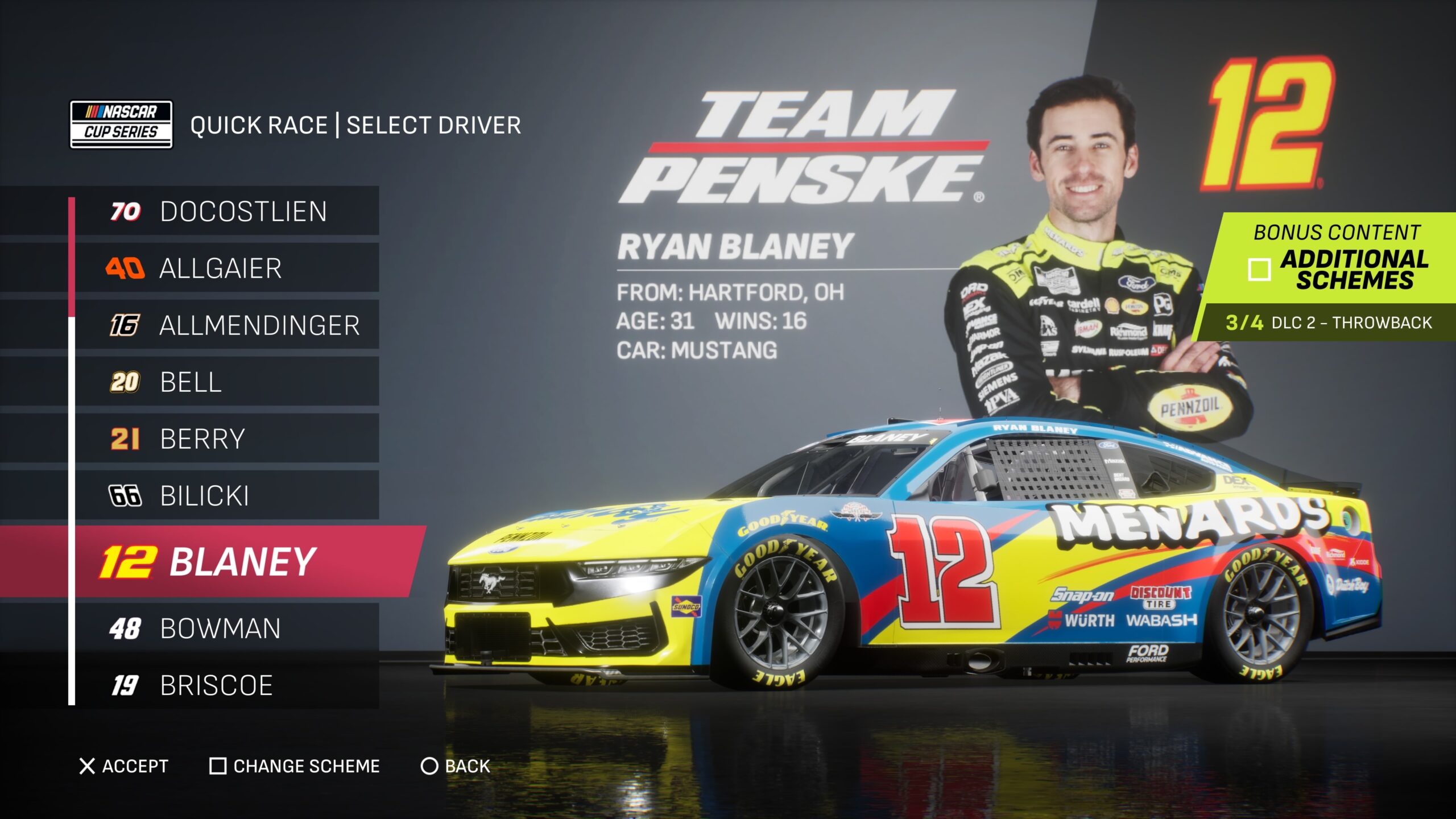This screenshot has width=1456, height=819.
Task: Select driver Docostlien number 70
Action: 227,211
